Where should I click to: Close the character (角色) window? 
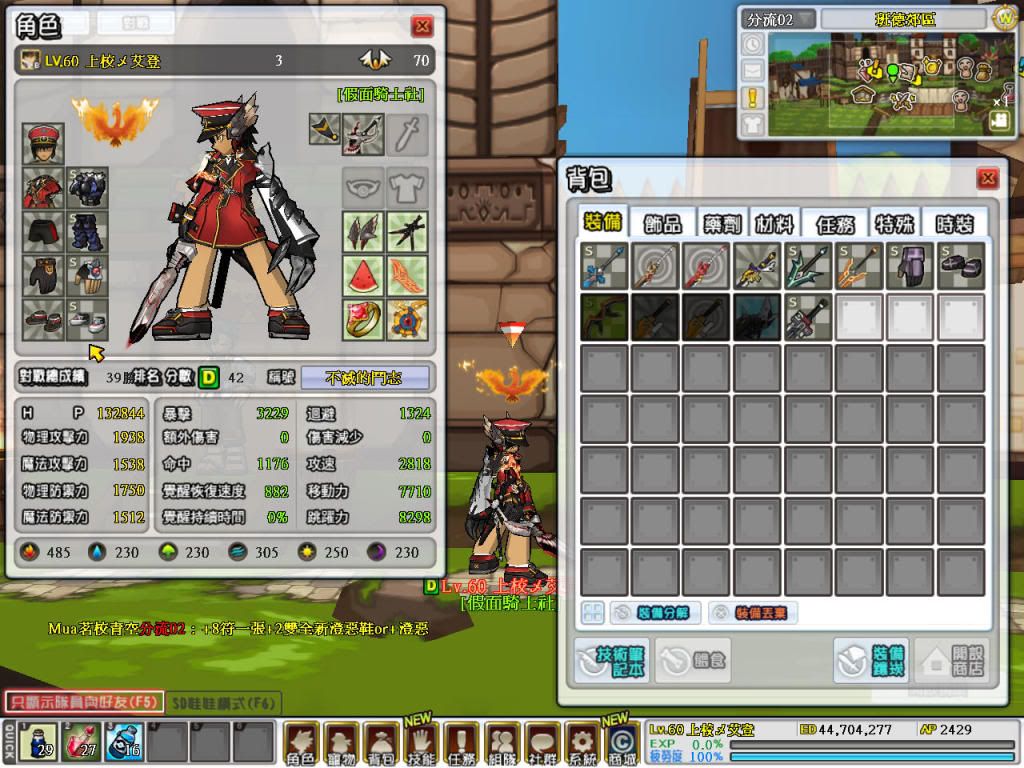coord(422,27)
